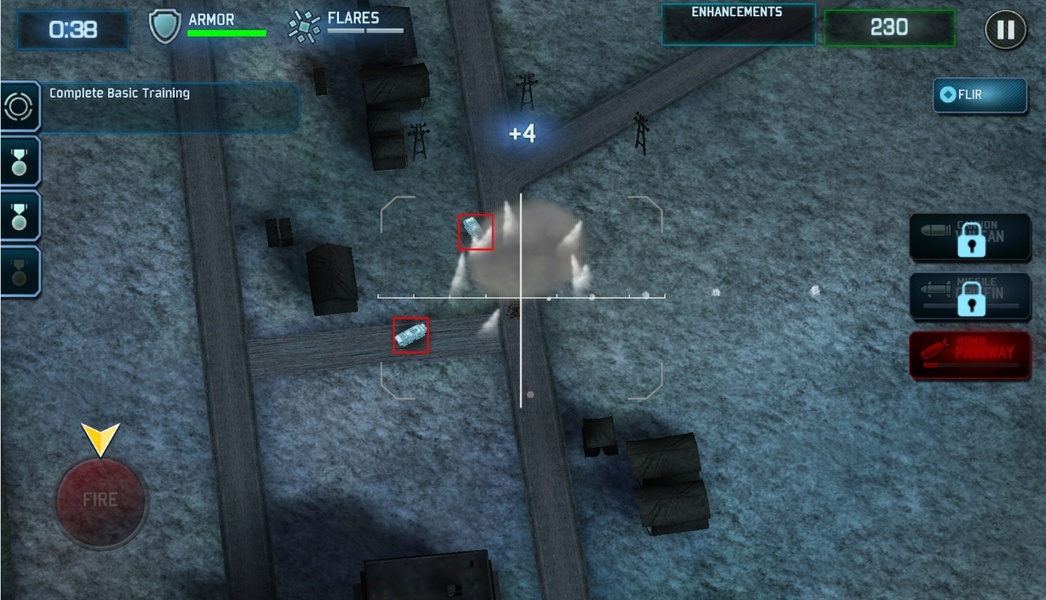The width and height of the screenshot is (1046, 600).
Task: Toggle the FLIR thermal view
Action: 979,96
